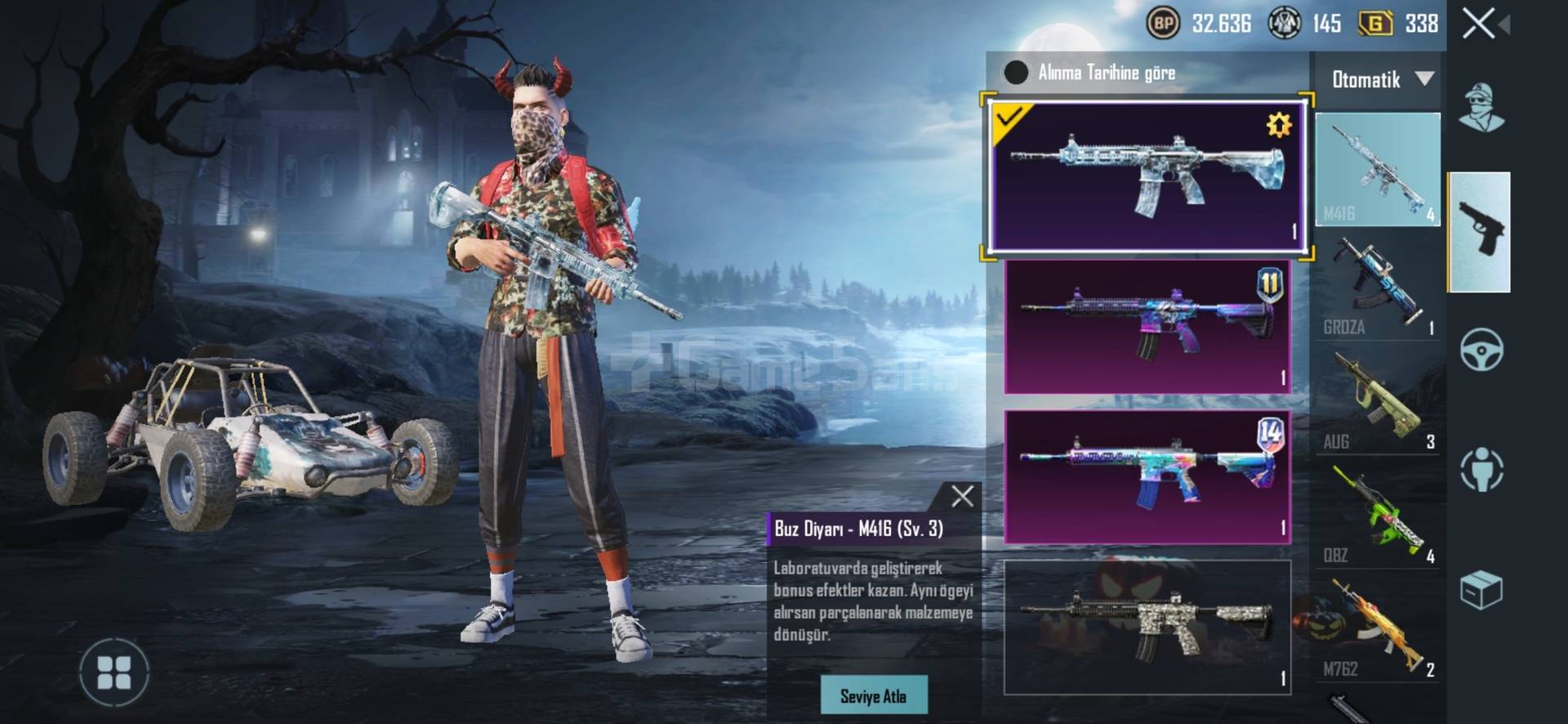Toggle the Alınma Tarihine göre sort option
The width and height of the screenshot is (1568, 724).
coord(1016,73)
